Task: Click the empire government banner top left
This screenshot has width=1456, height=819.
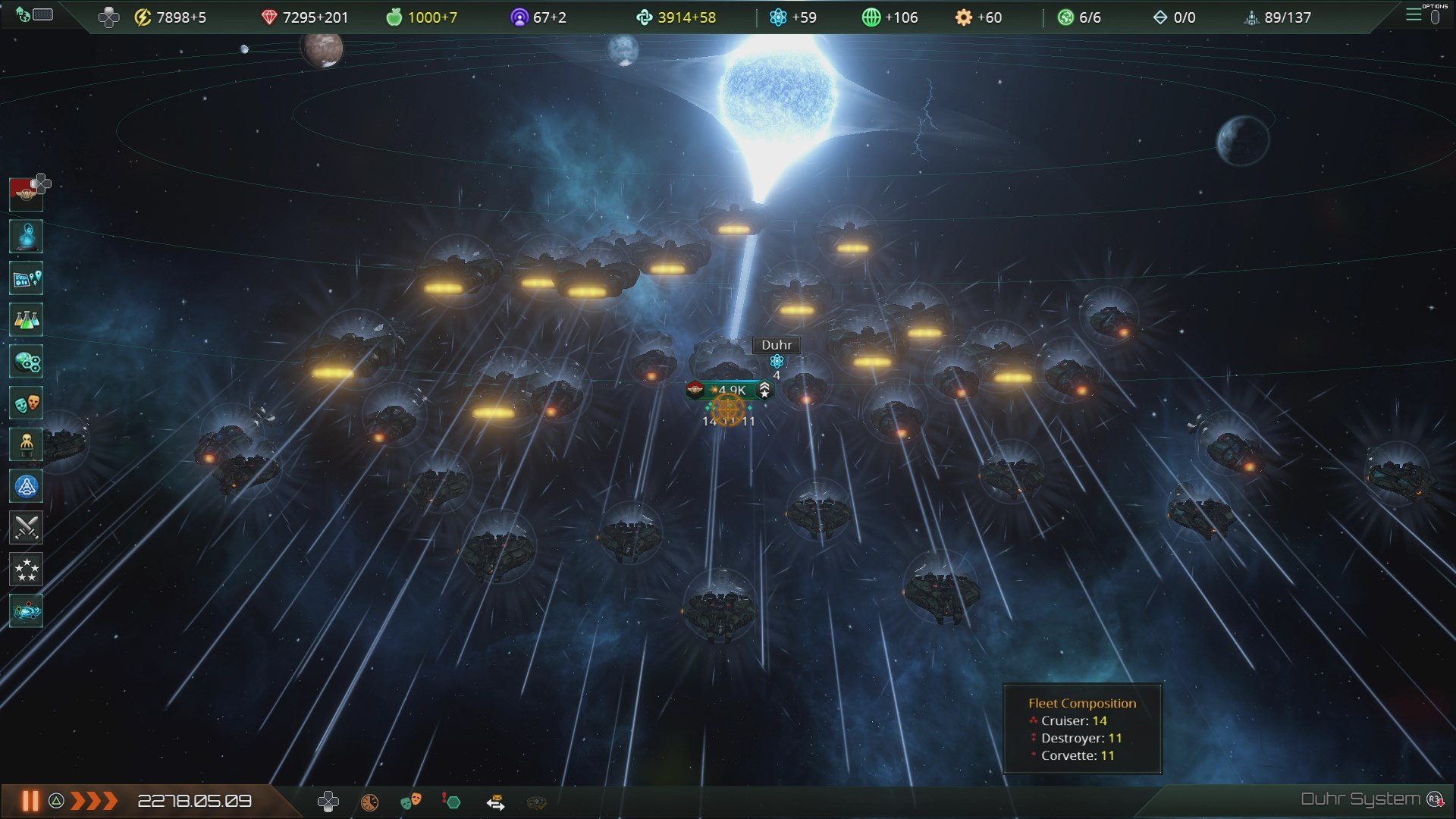Action: click(24, 193)
